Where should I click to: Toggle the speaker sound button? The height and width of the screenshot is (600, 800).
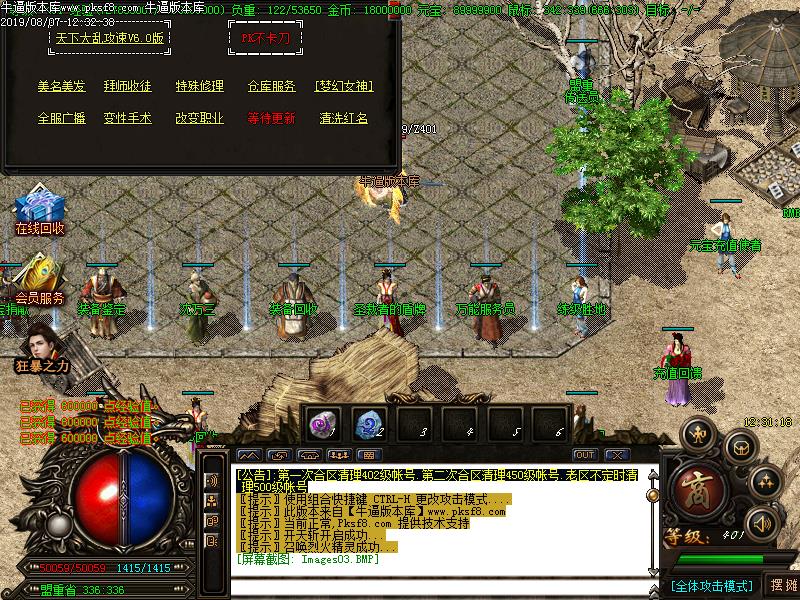(x=762, y=522)
